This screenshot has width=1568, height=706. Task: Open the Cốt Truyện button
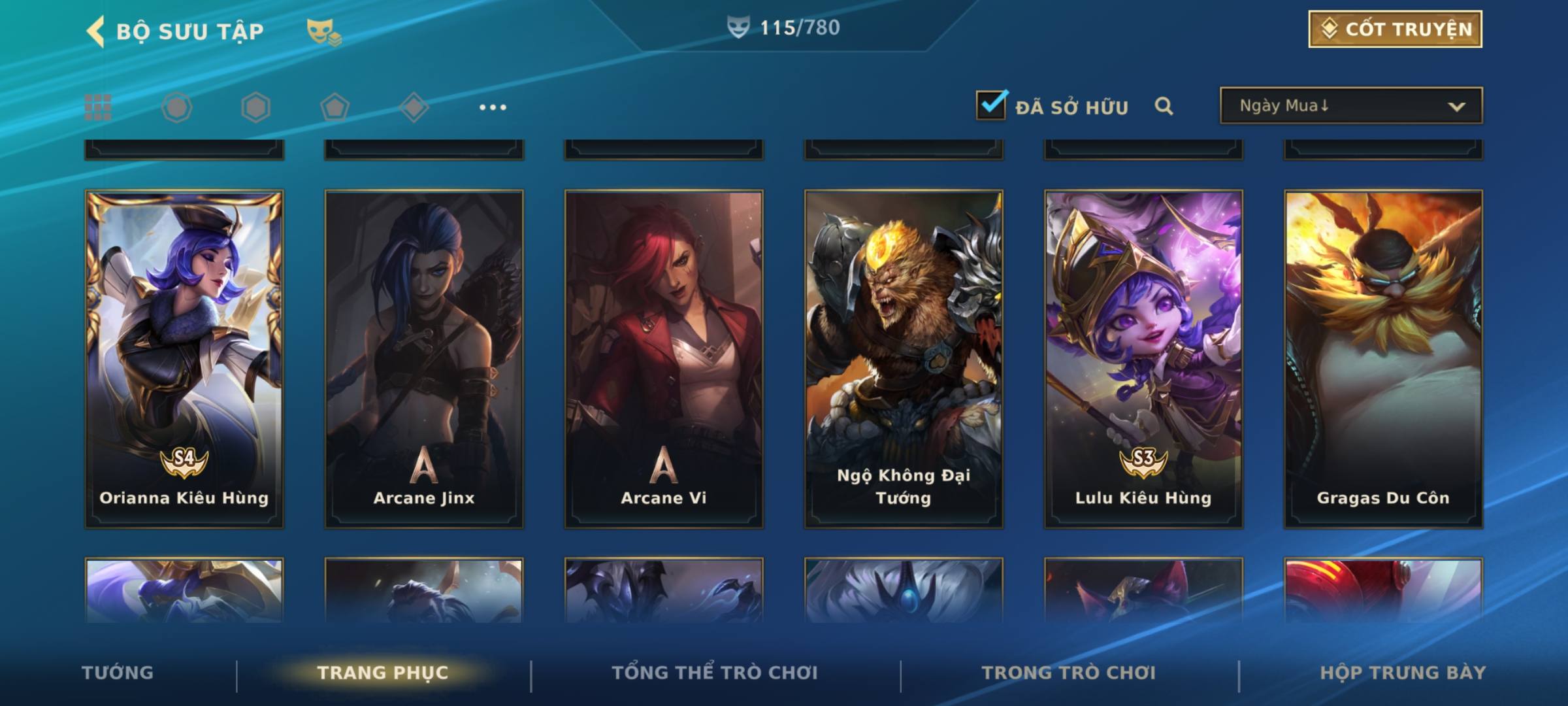(x=1395, y=29)
